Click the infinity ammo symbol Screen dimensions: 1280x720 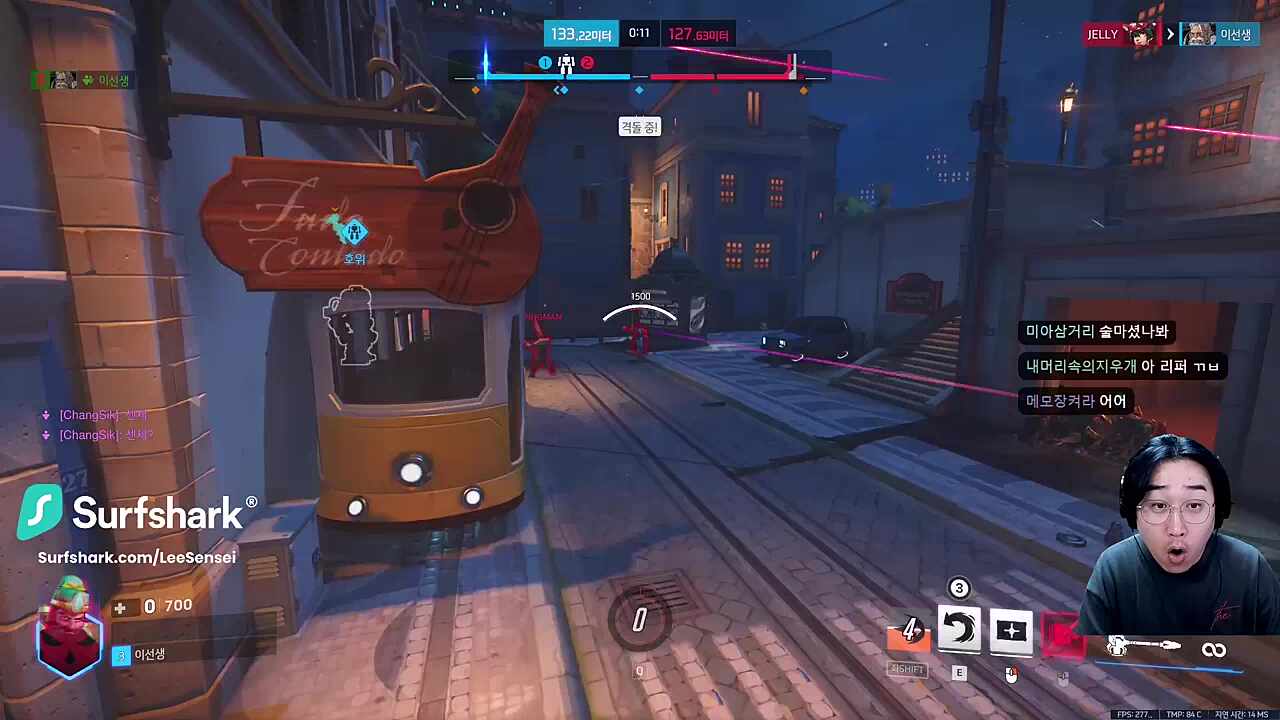tap(1214, 649)
